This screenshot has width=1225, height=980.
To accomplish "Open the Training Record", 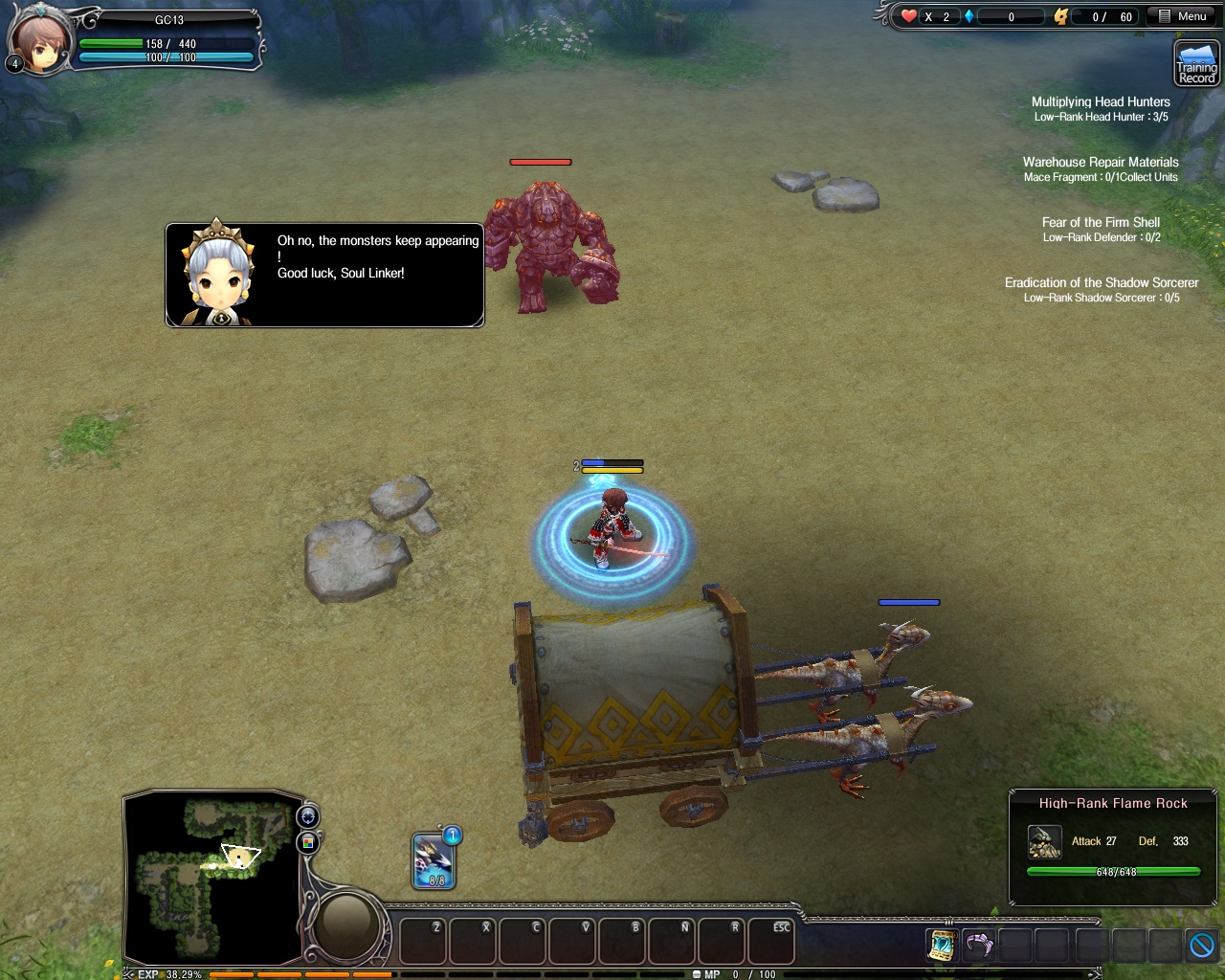I will [x=1196, y=64].
